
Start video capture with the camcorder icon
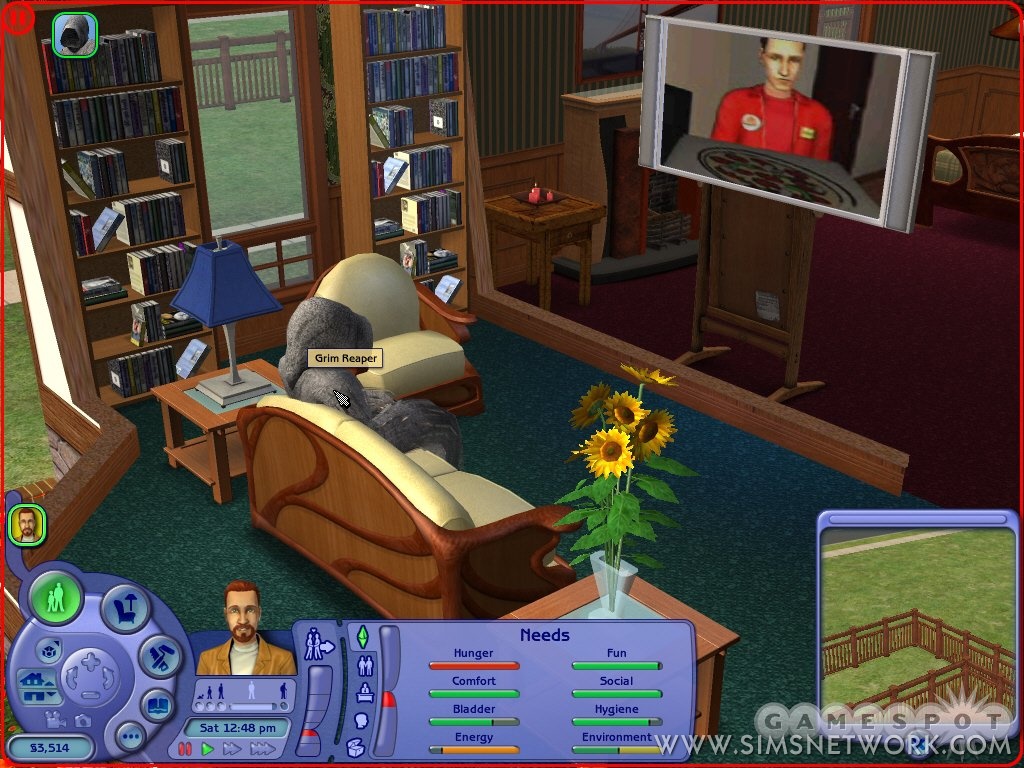(53, 718)
